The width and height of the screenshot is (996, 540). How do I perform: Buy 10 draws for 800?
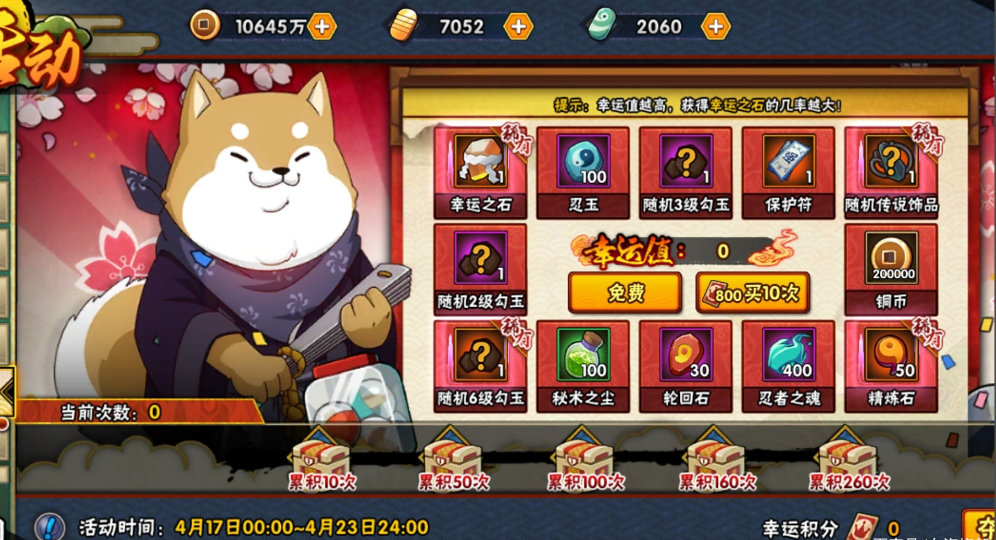753,292
